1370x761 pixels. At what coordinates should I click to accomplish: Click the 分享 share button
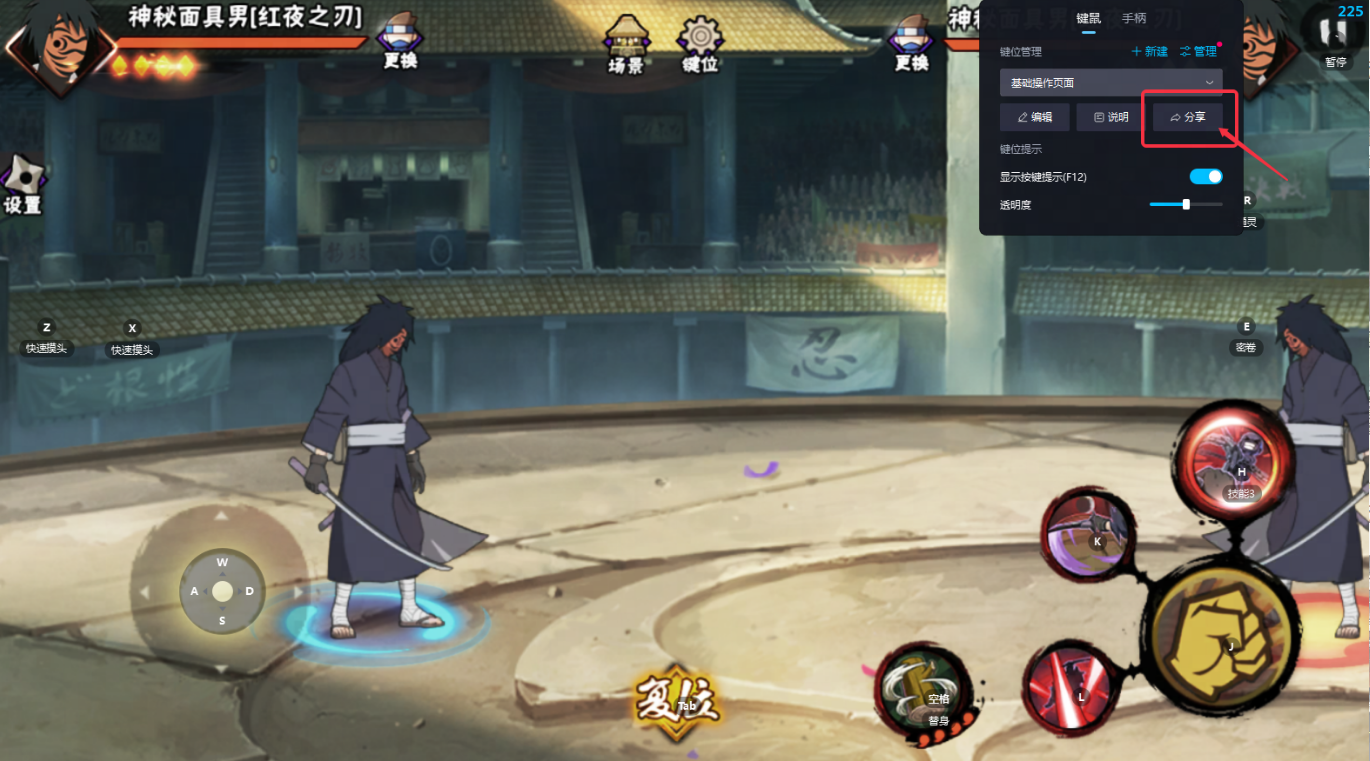click(x=1188, y=117)
